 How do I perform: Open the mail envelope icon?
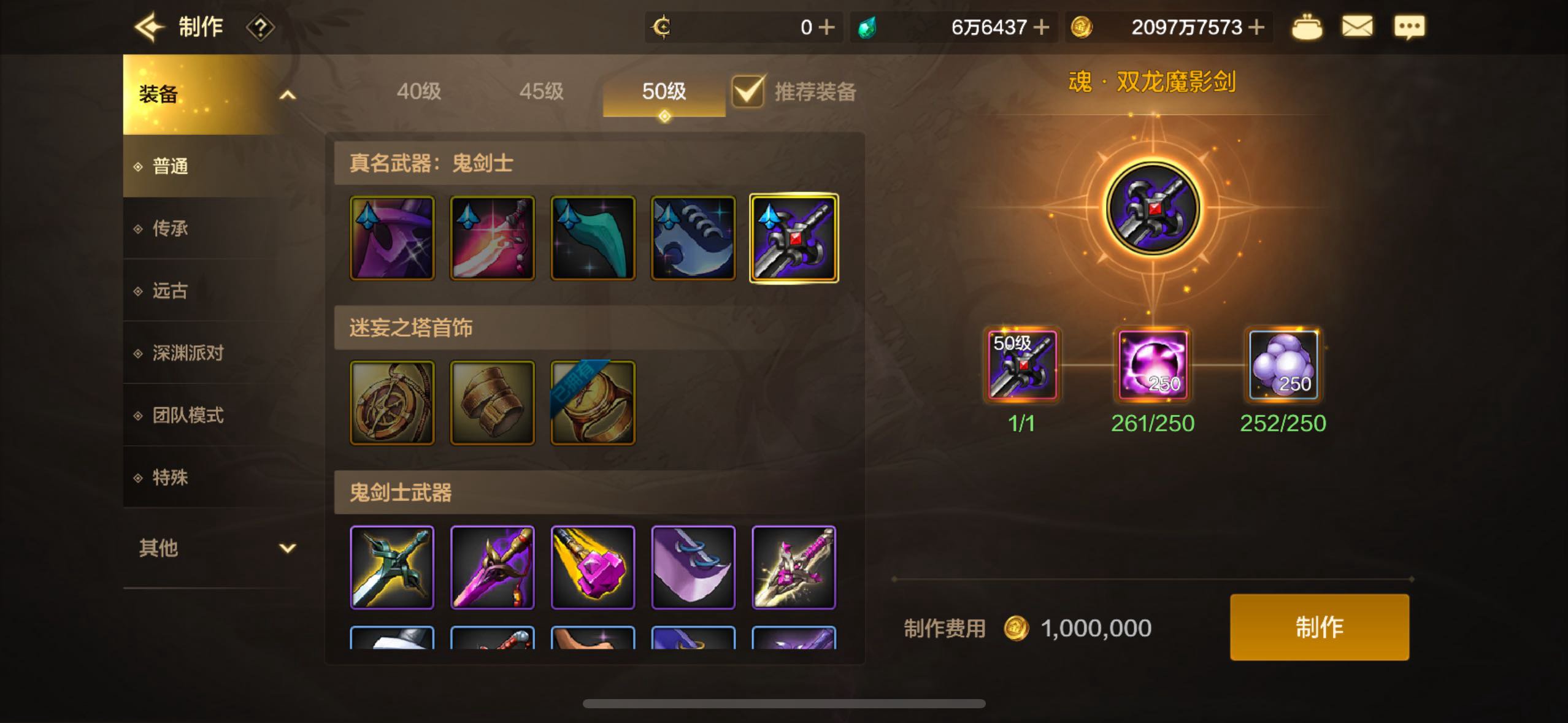(1357, 27)
